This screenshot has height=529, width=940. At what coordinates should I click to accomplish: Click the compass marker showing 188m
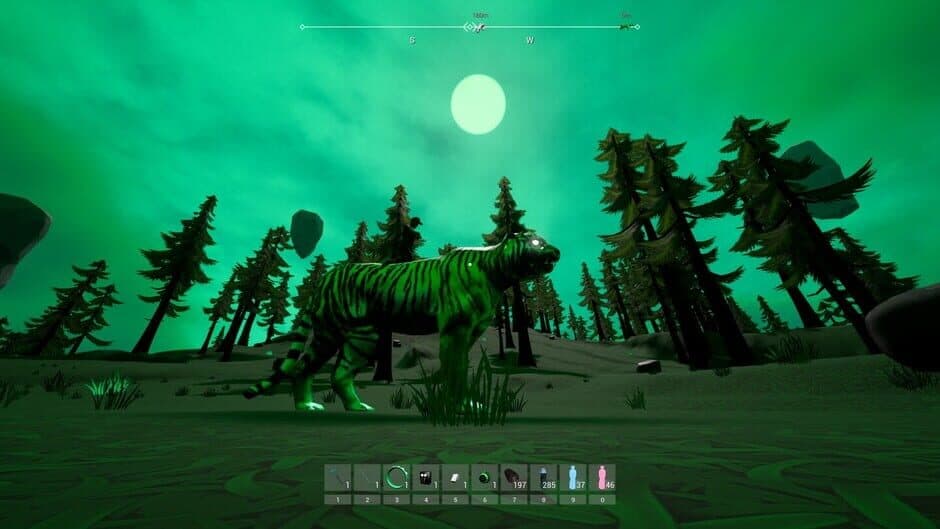click(x=479, y=26)
